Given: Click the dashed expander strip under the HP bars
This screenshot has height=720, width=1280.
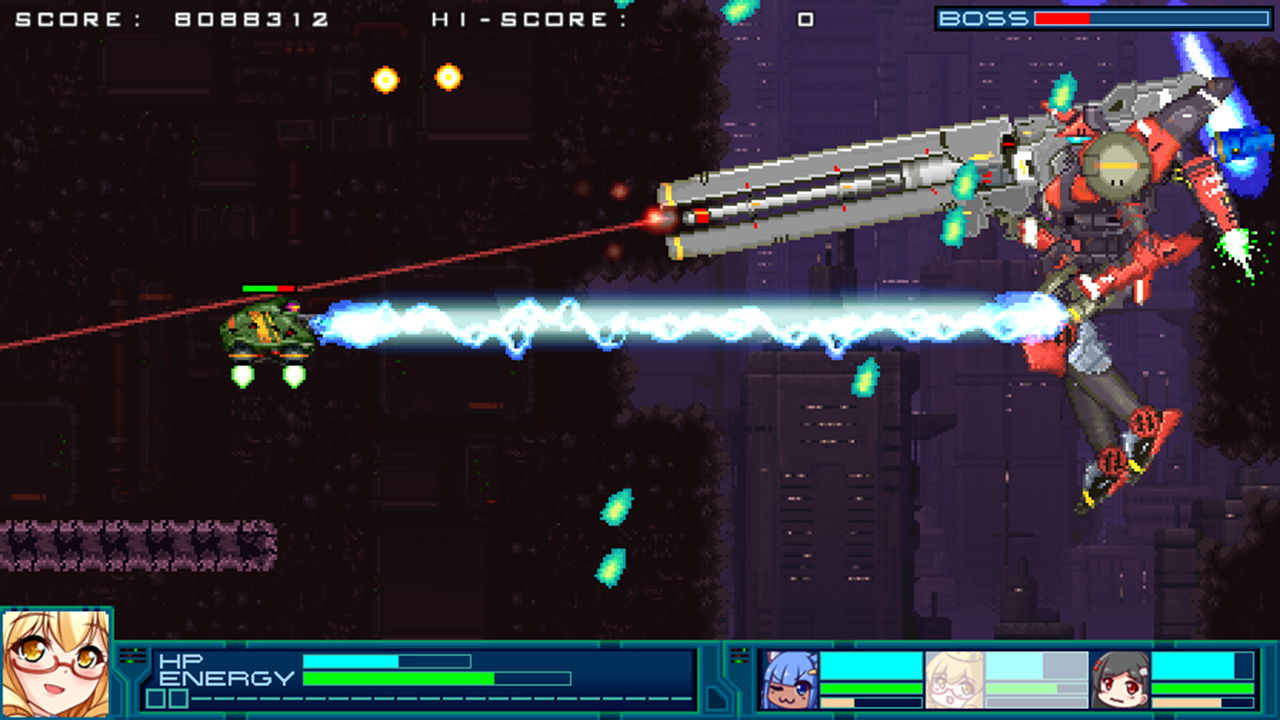Looking at the screenshot, I should tap(420, 697).
